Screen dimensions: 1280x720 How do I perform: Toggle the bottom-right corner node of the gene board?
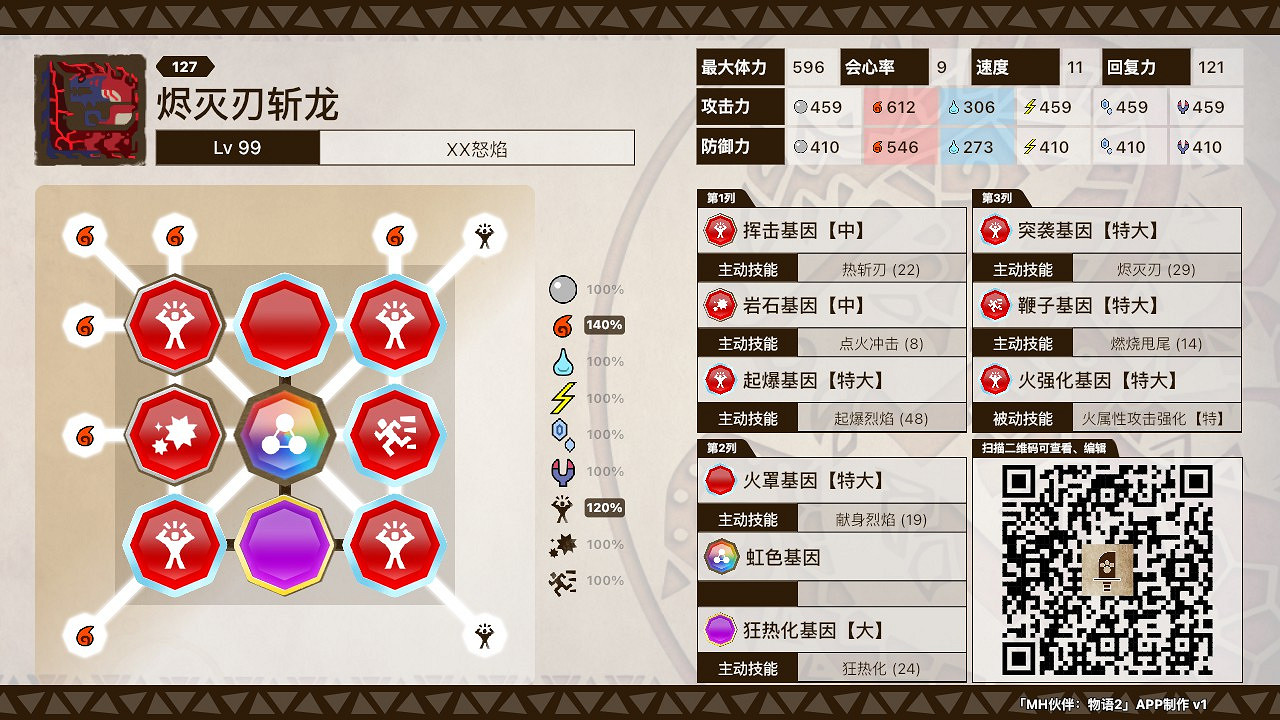click(487, 634)
